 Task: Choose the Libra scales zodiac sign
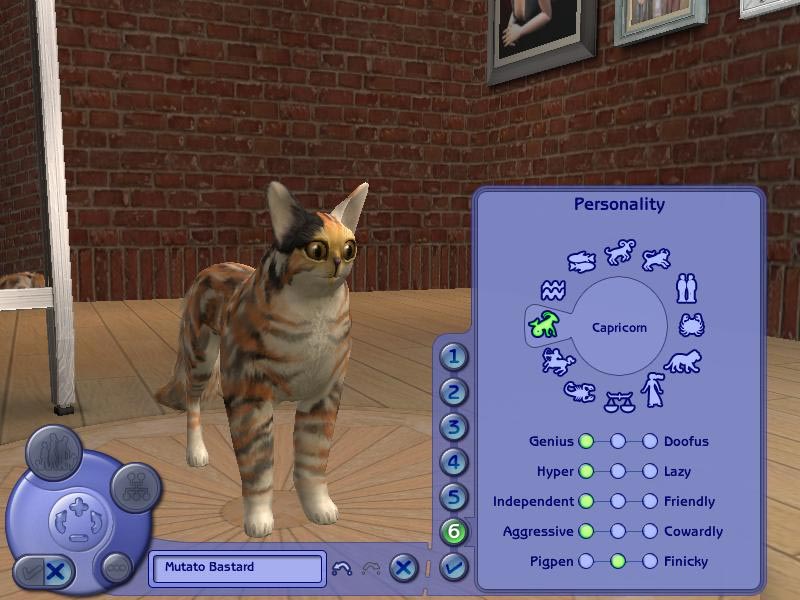click(x=619, y=401)
